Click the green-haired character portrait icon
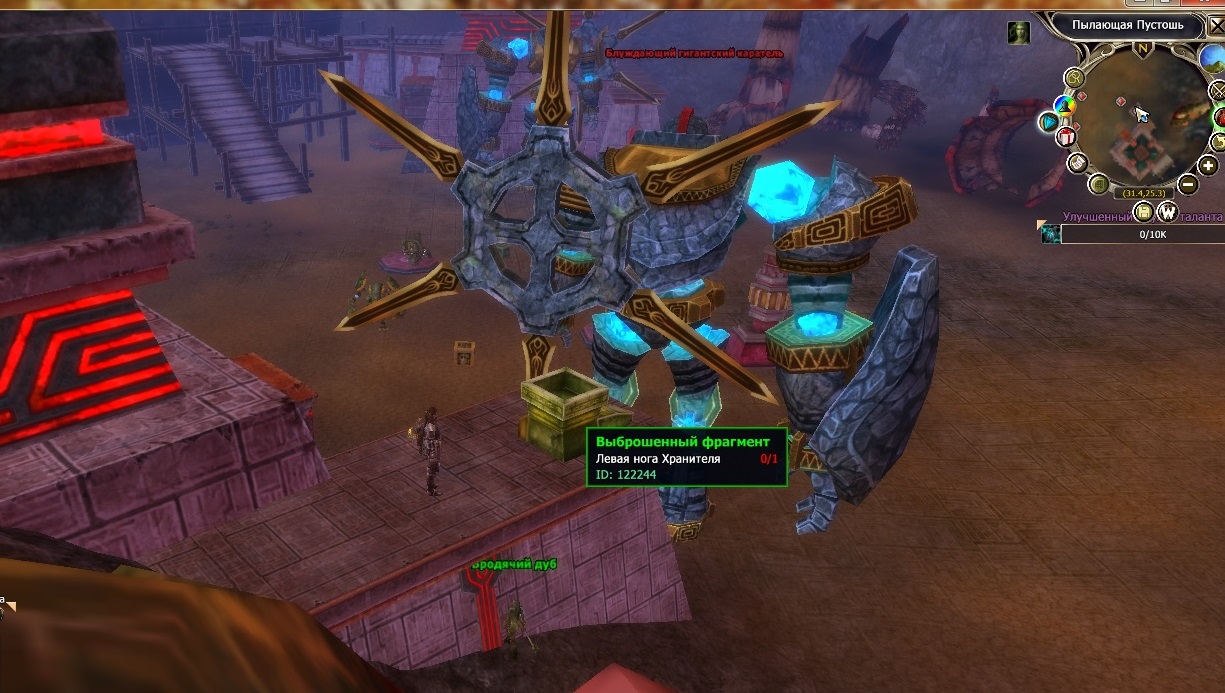 [x=1018, y=32]
